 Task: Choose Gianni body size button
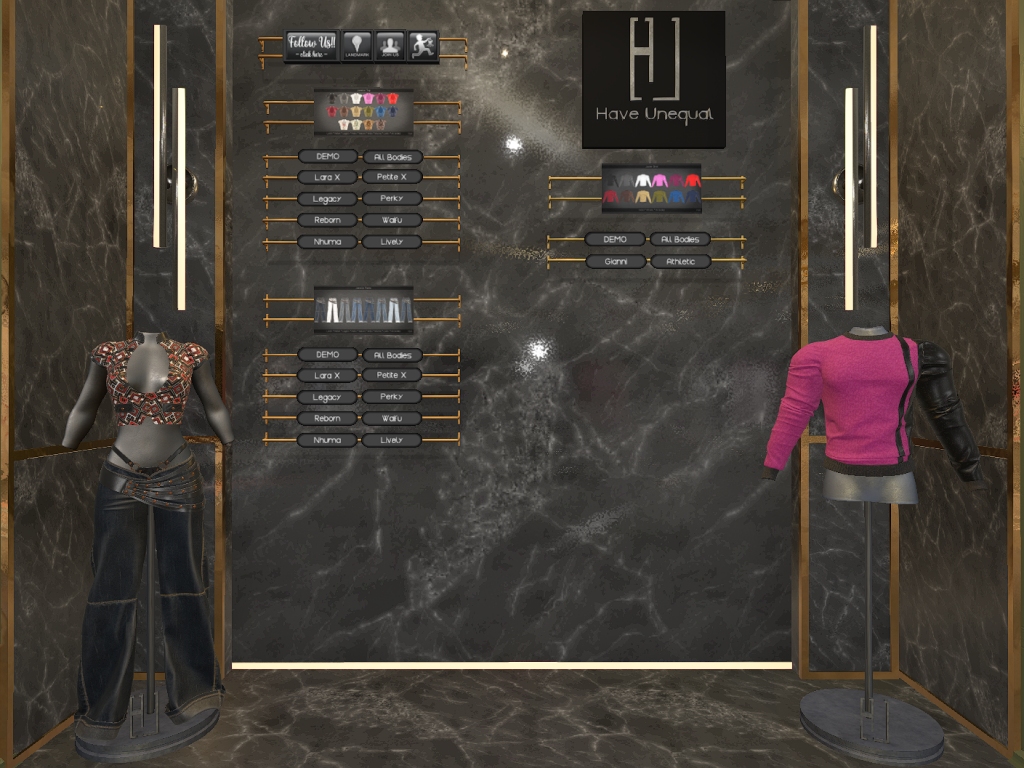(615, 262)
